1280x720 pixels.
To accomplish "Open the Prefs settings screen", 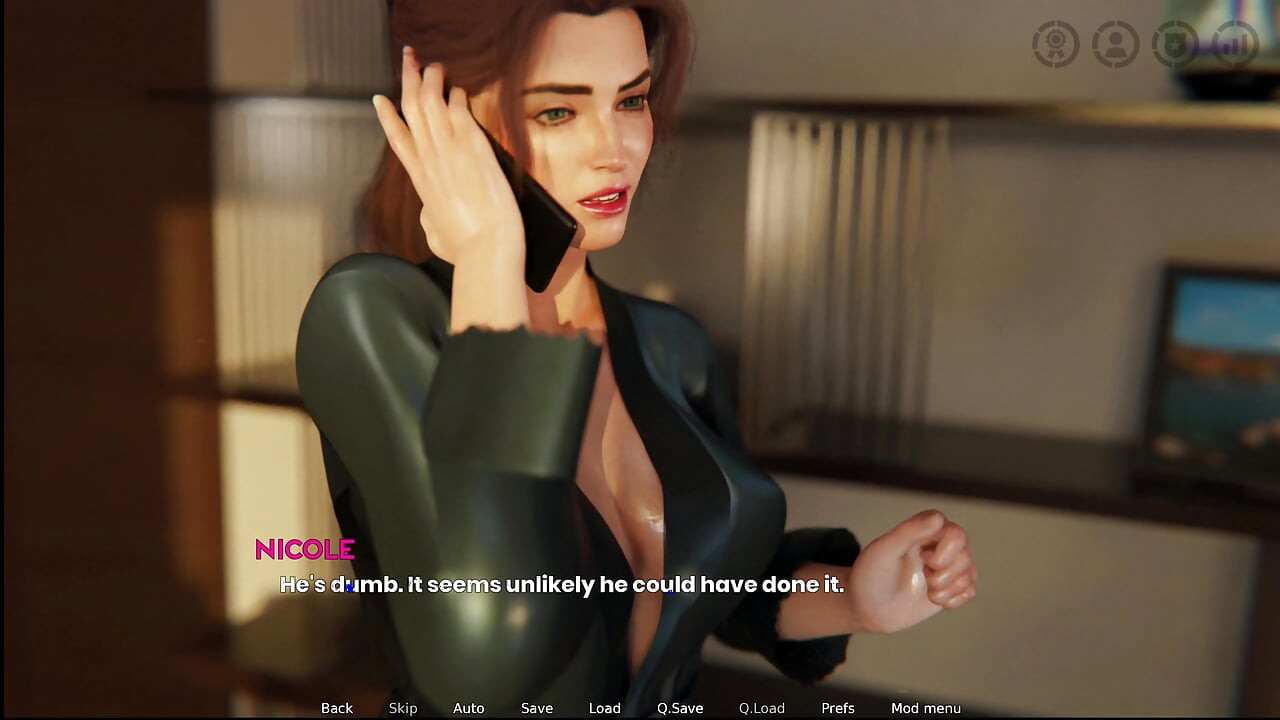I will point(837,708).
